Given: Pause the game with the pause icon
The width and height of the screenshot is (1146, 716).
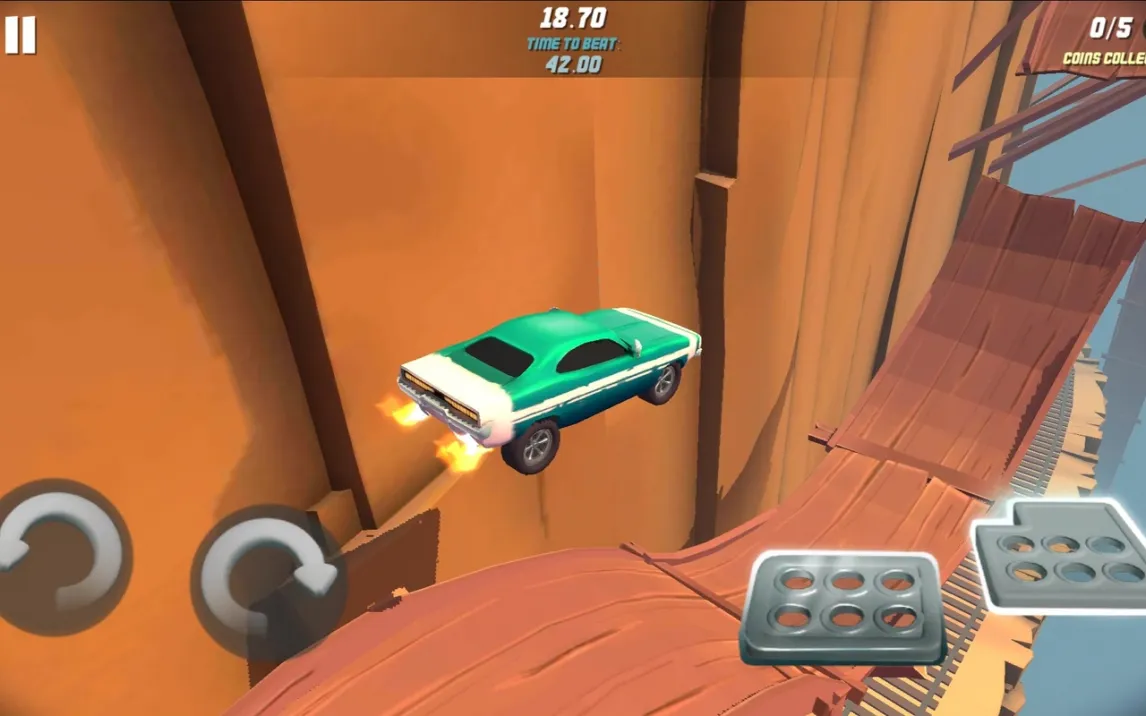Looking at the screenshot, I should point(19,35).
